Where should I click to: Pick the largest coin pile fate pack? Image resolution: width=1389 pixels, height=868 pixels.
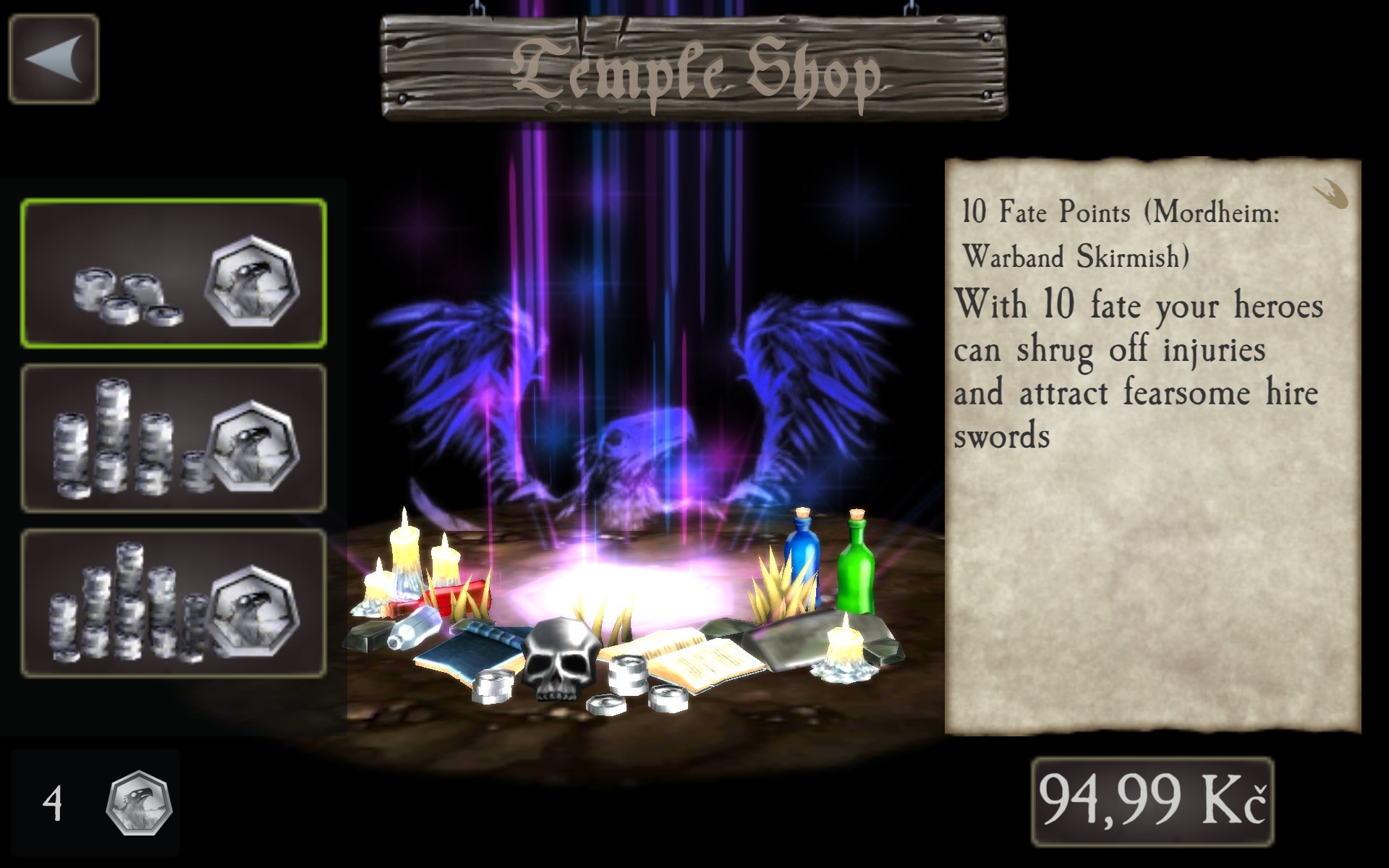(x=174, y=603)
